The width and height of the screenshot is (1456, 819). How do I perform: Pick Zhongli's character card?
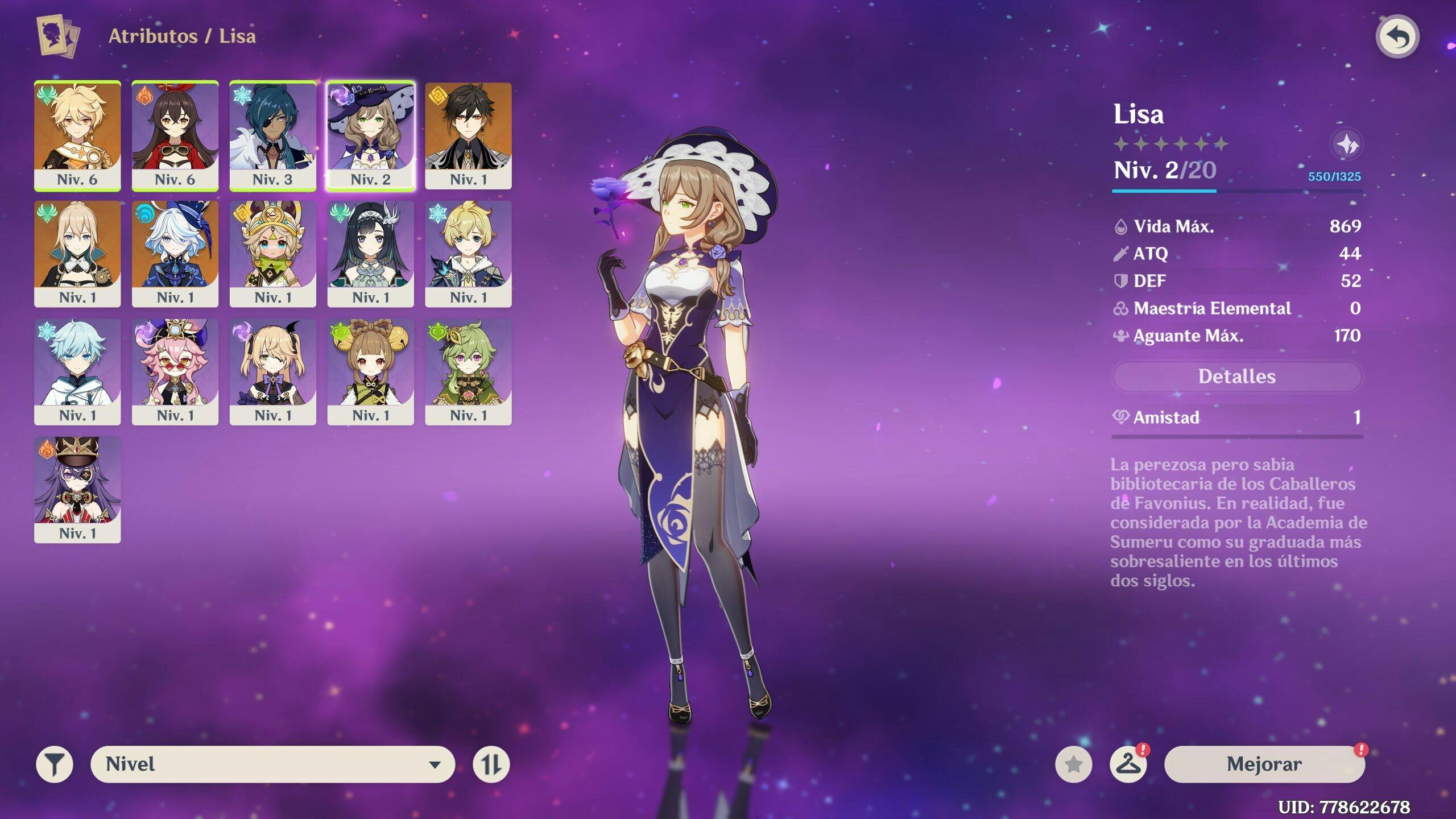468,135
